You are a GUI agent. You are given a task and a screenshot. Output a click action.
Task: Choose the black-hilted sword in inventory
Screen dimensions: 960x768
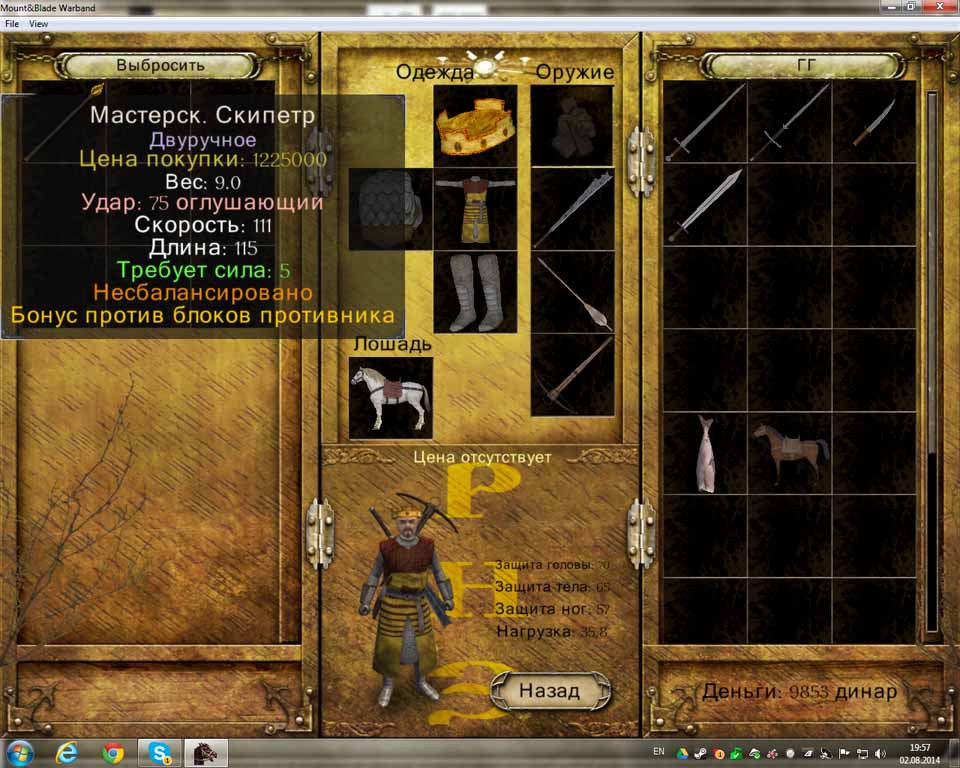point(790,123)
